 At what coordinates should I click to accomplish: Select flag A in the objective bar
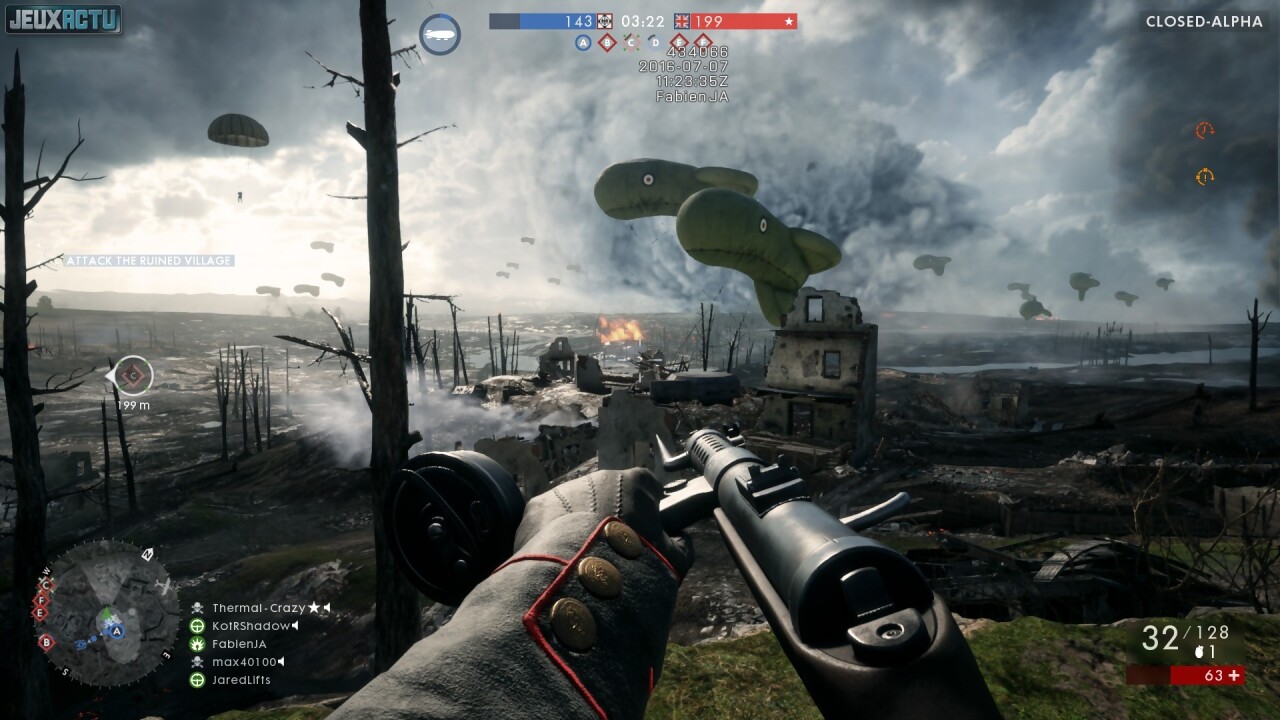point(583,42)
